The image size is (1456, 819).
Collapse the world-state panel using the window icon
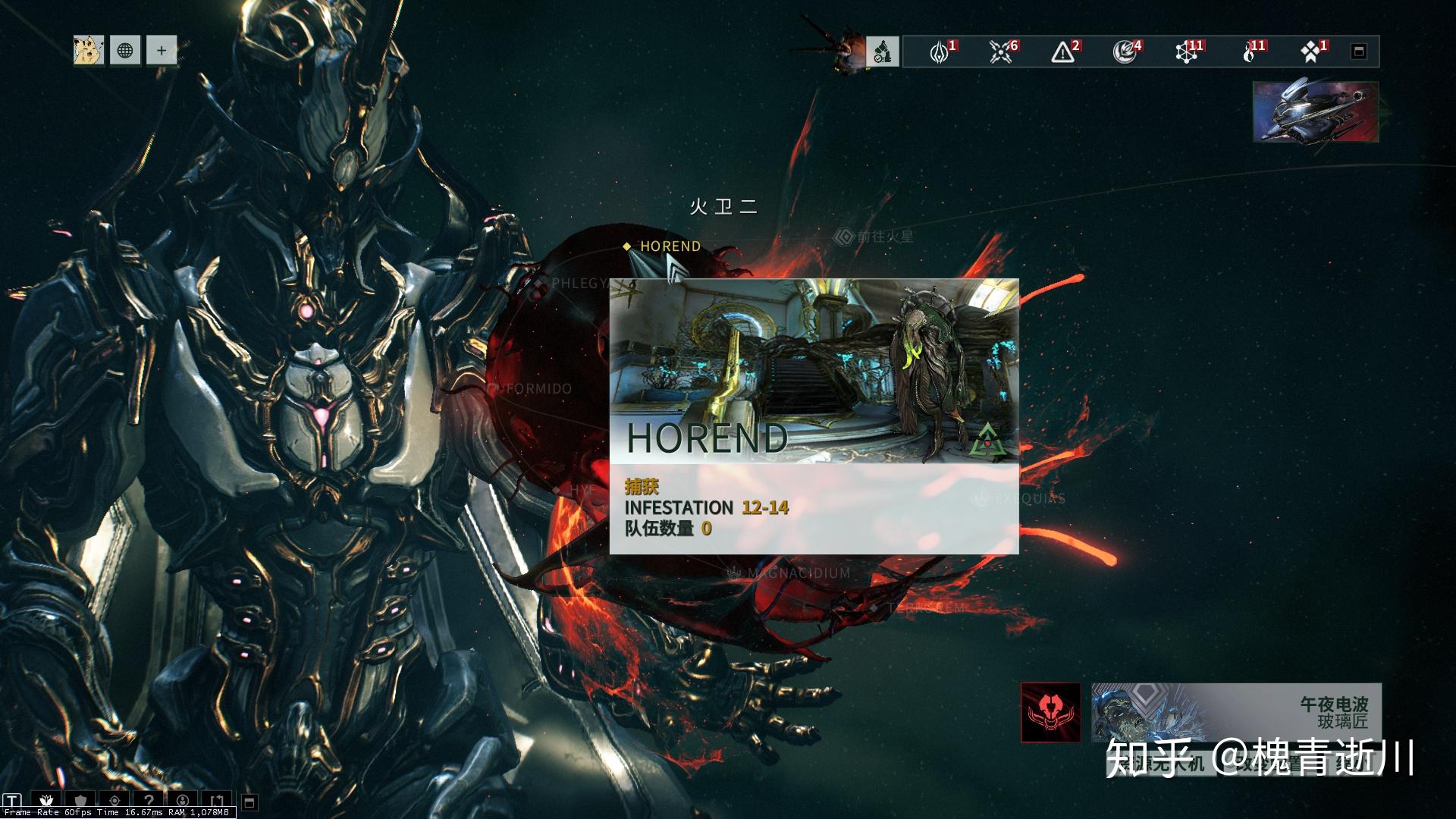pyautogui.click(x=1359, y=52)
